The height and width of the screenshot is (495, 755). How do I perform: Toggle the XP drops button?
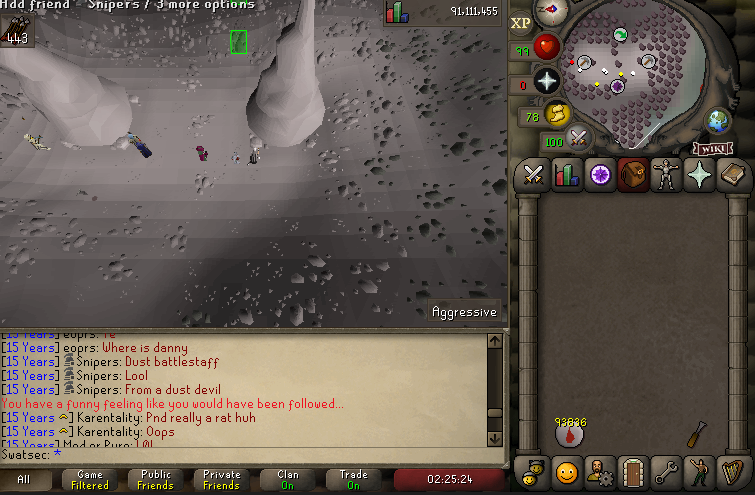pos(521,23)
